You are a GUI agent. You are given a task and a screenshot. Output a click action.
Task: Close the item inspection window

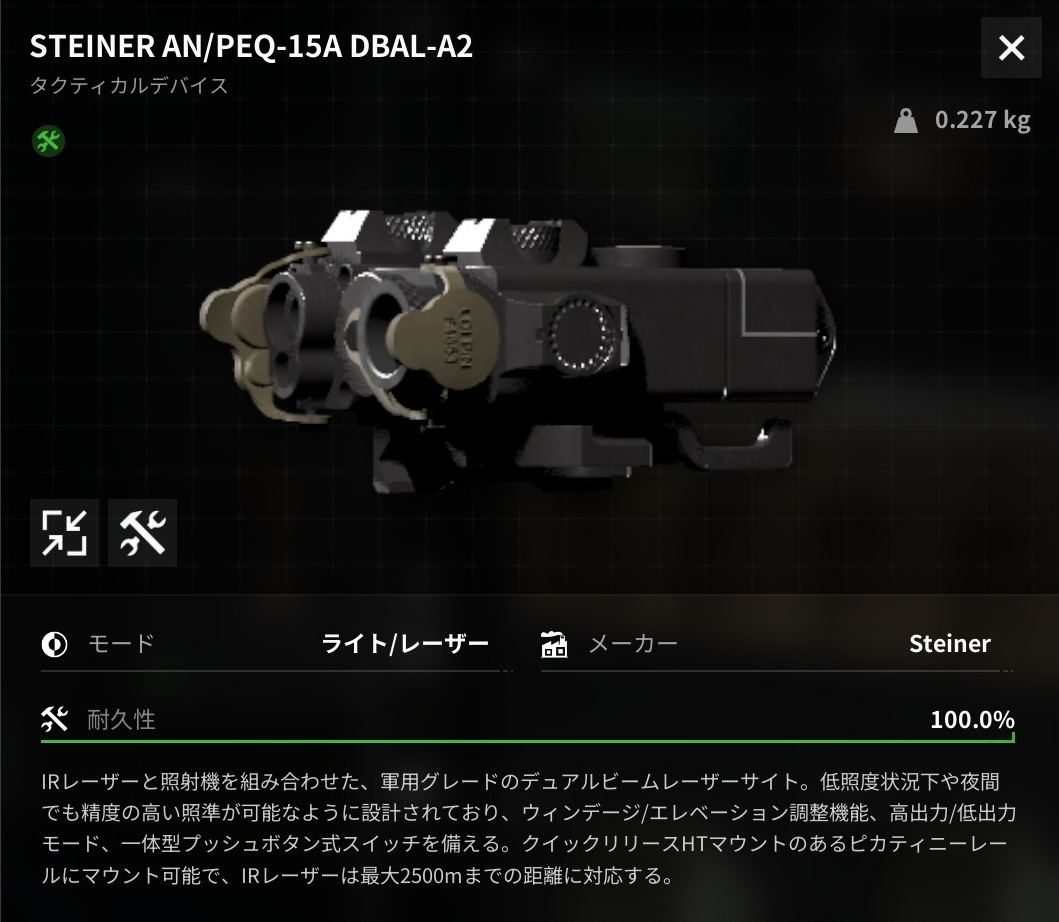(x=1011, y=48)
